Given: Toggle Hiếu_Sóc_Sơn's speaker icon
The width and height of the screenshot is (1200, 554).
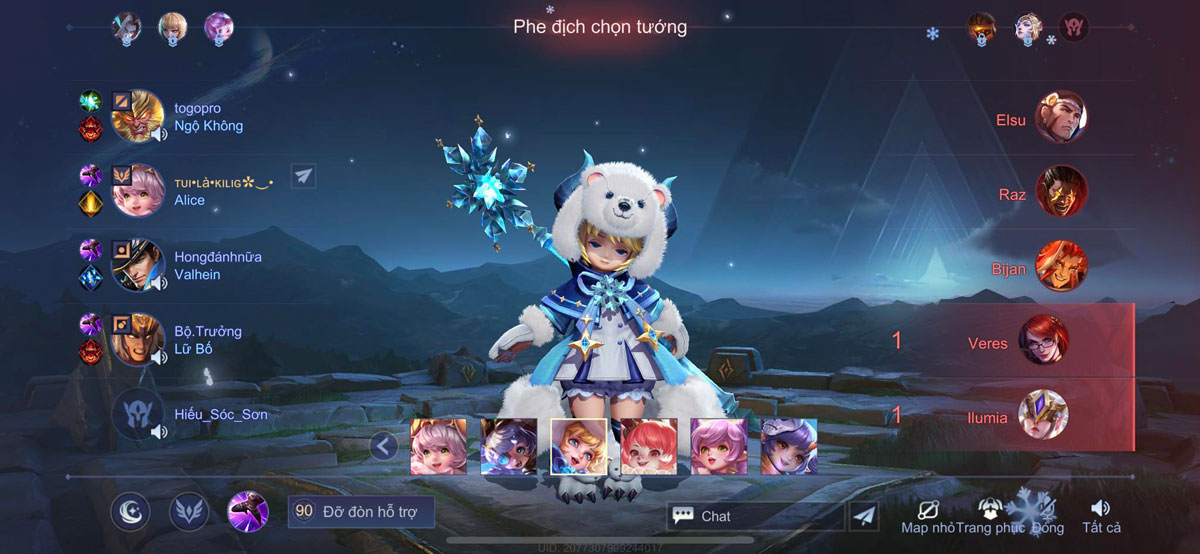Looking at the screenshot, I should pyautogui.click(x=158, y=432).
